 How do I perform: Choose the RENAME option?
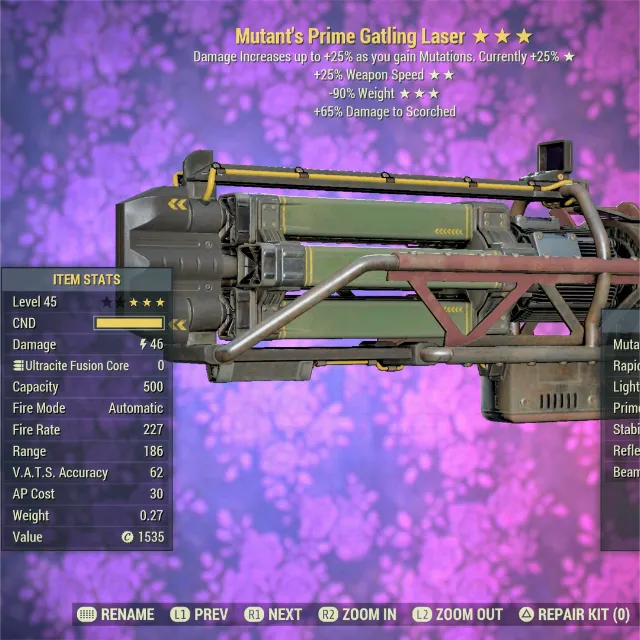click(x=116, y=614)
